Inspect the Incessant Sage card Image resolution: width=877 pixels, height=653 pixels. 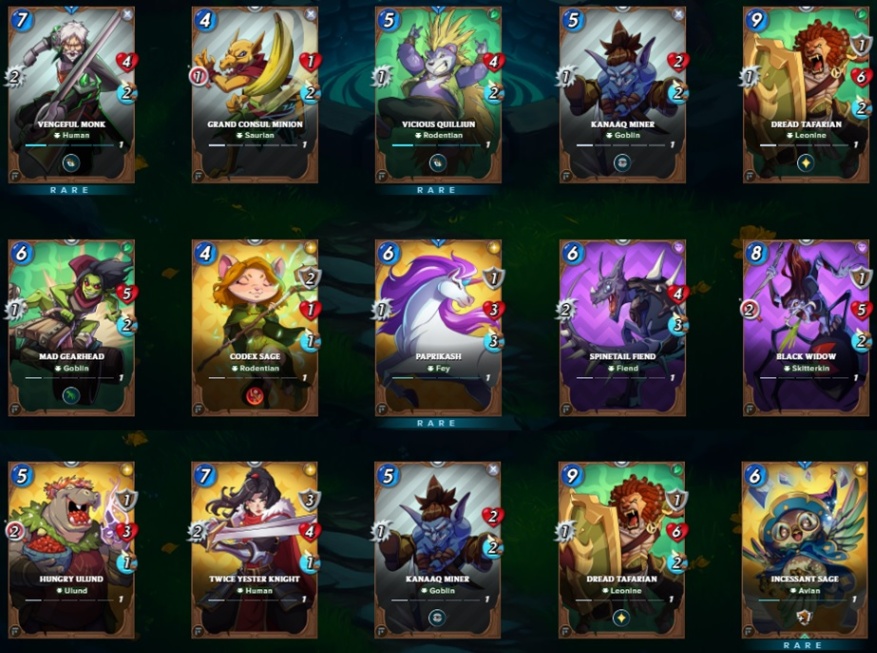(x=805, y=549)
